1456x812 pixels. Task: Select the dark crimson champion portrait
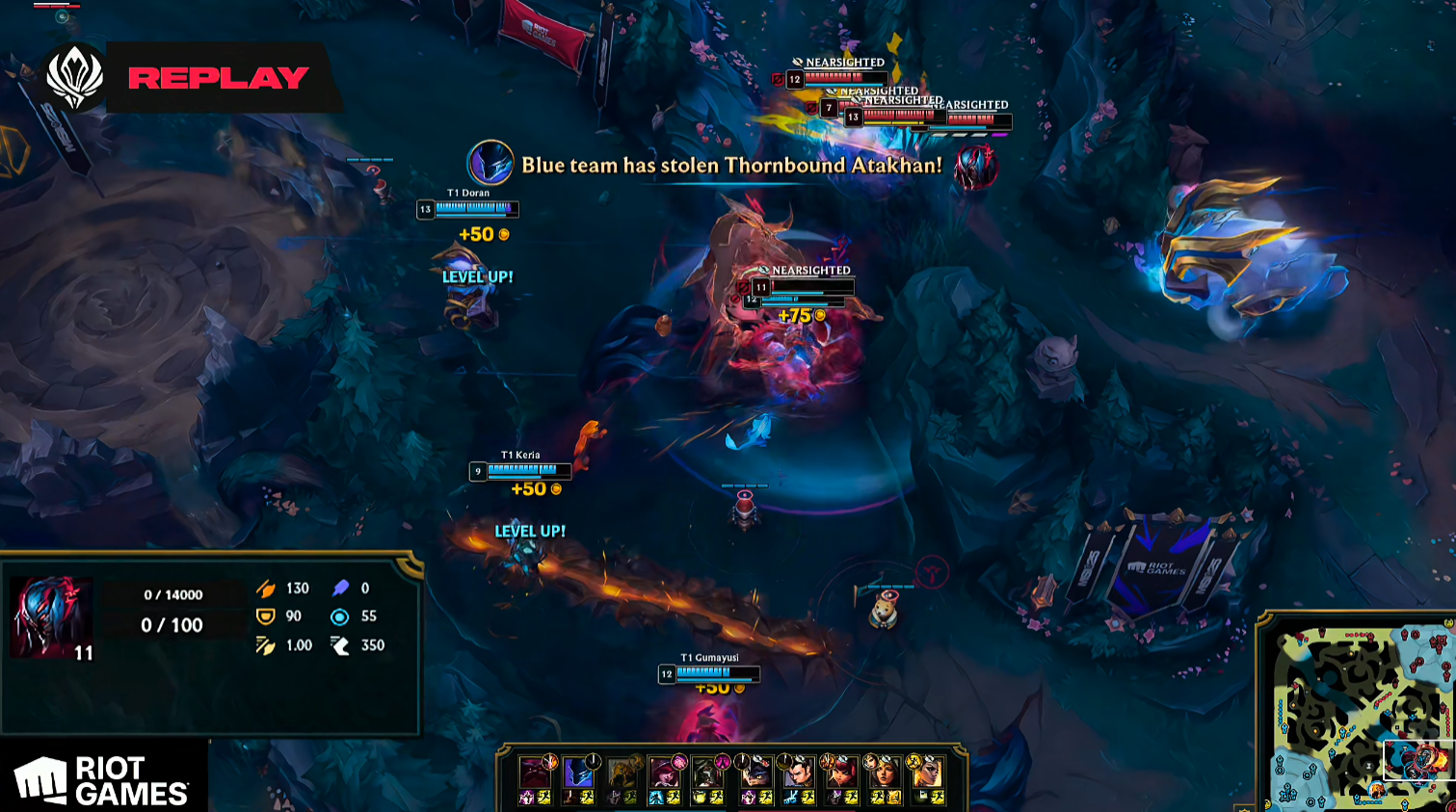click(x=535, y=773)
